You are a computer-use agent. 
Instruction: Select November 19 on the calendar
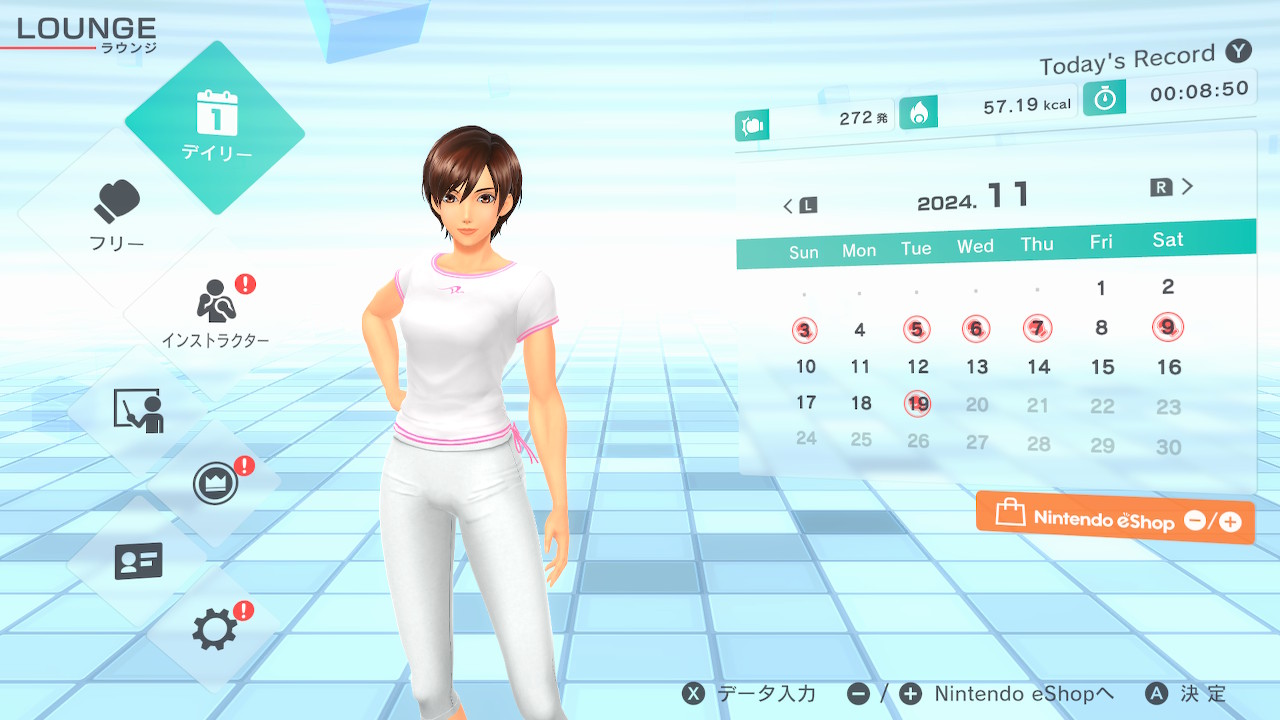918,404
